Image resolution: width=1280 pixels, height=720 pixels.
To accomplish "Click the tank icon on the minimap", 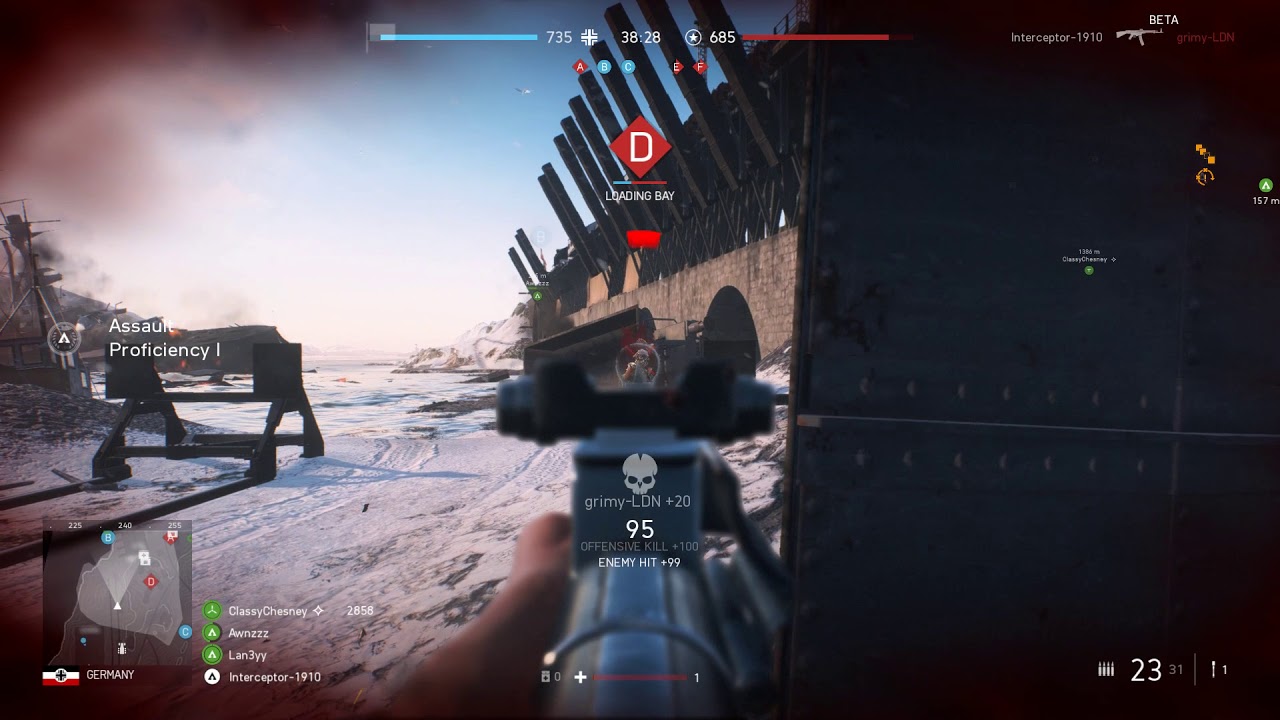I will (122, 648).
